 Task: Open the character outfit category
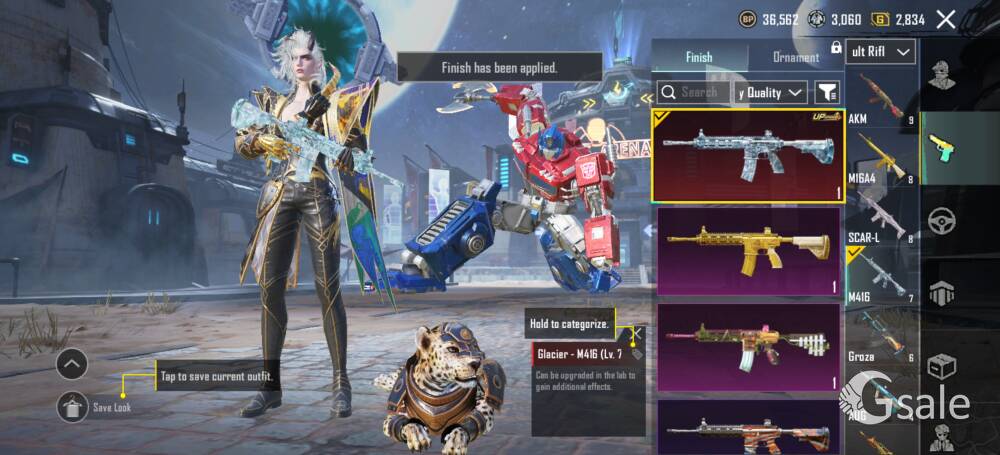point(940,73)
